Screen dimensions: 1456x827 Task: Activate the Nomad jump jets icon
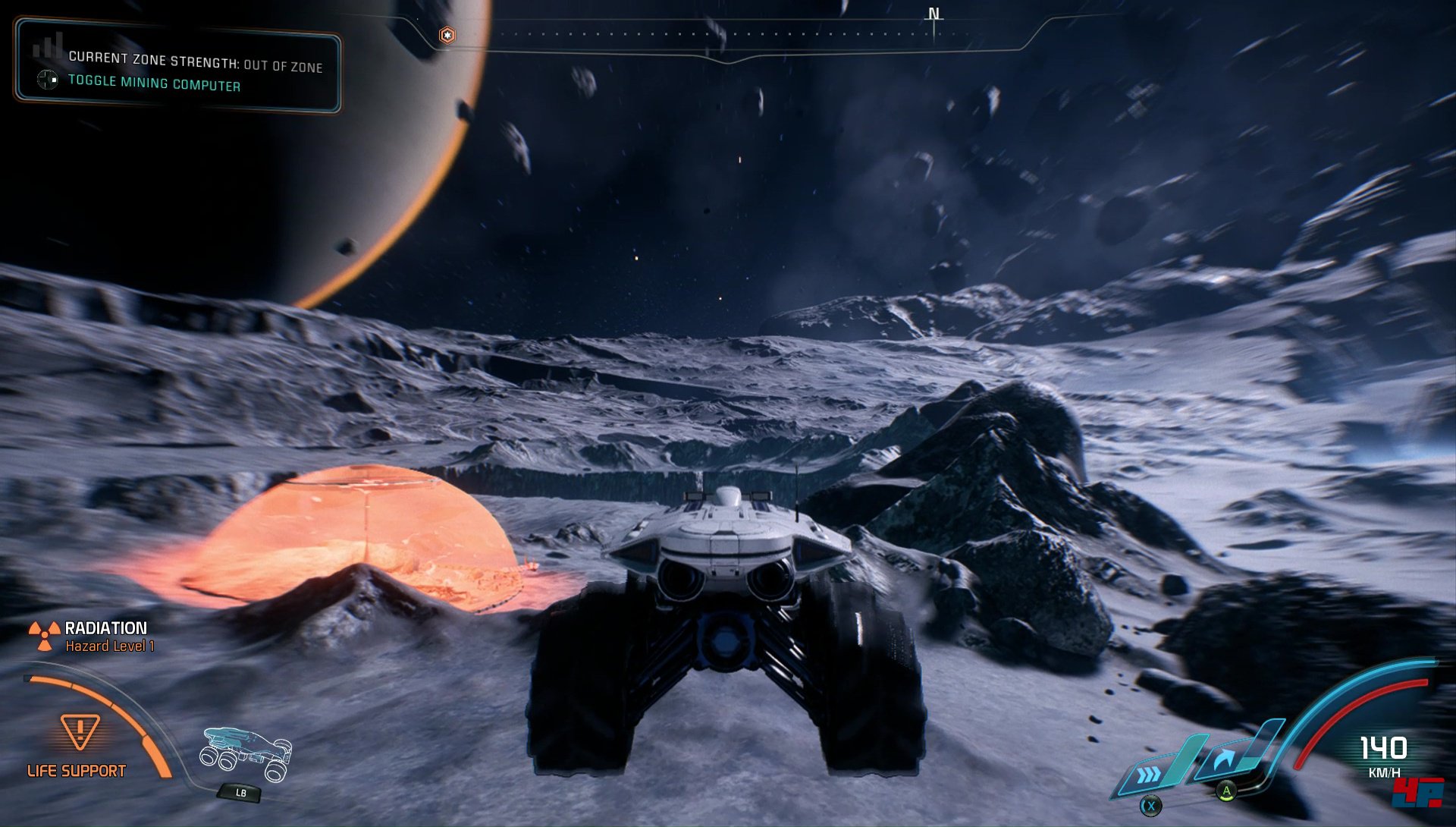coord(1222,760)
